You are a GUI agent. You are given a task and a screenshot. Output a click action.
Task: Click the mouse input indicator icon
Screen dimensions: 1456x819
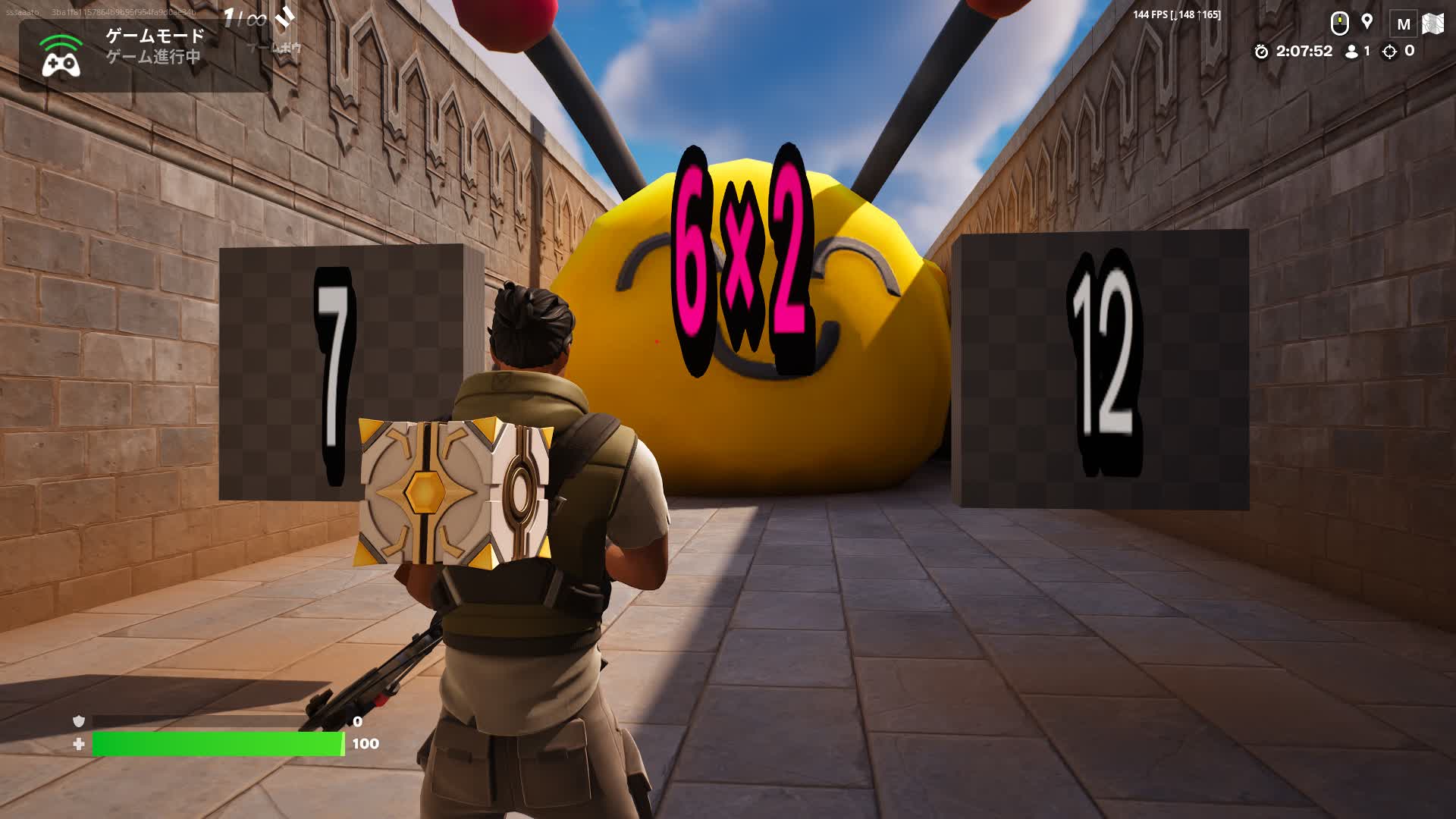pos(1341,22)
